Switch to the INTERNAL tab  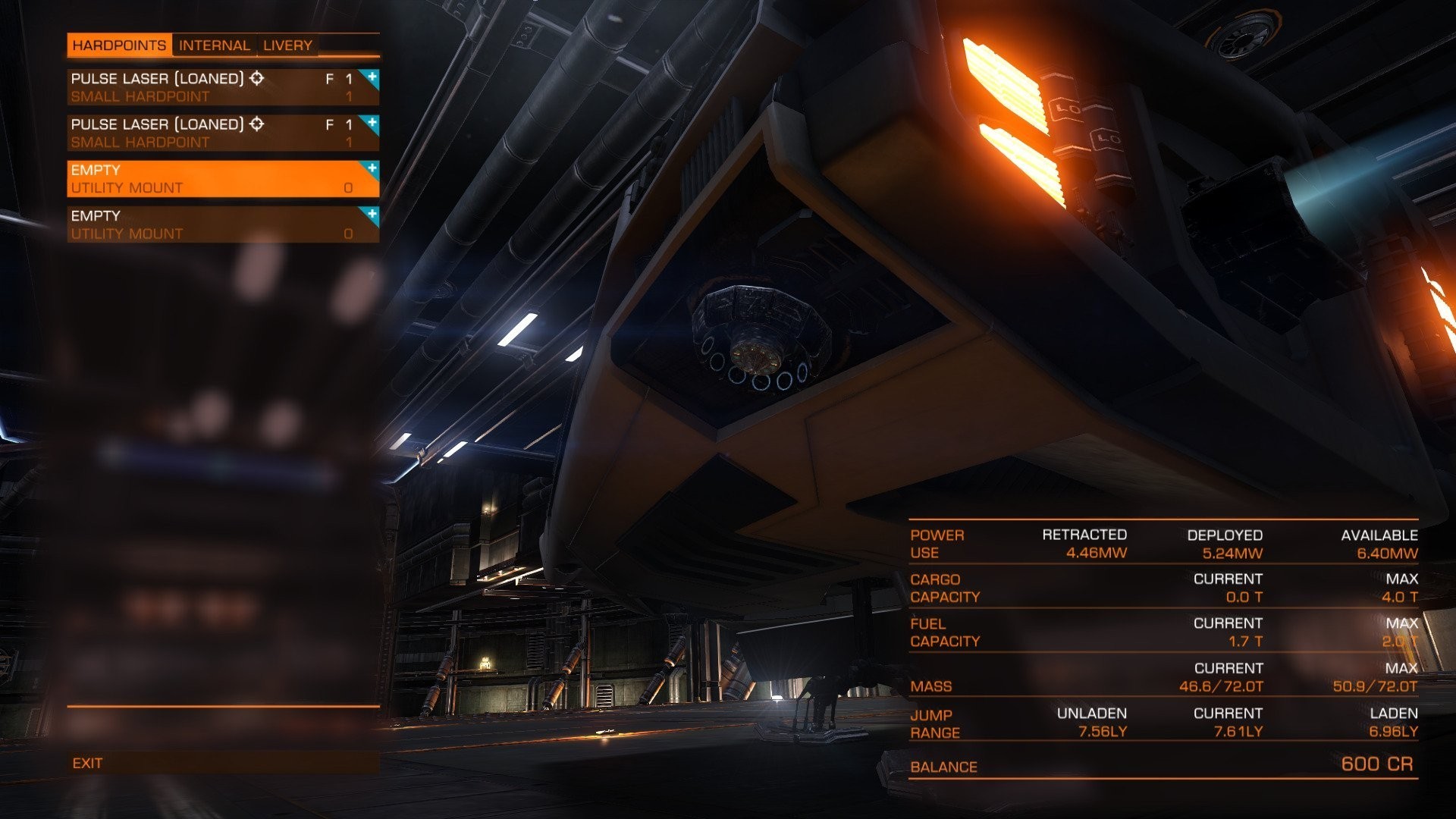(215, 45)
